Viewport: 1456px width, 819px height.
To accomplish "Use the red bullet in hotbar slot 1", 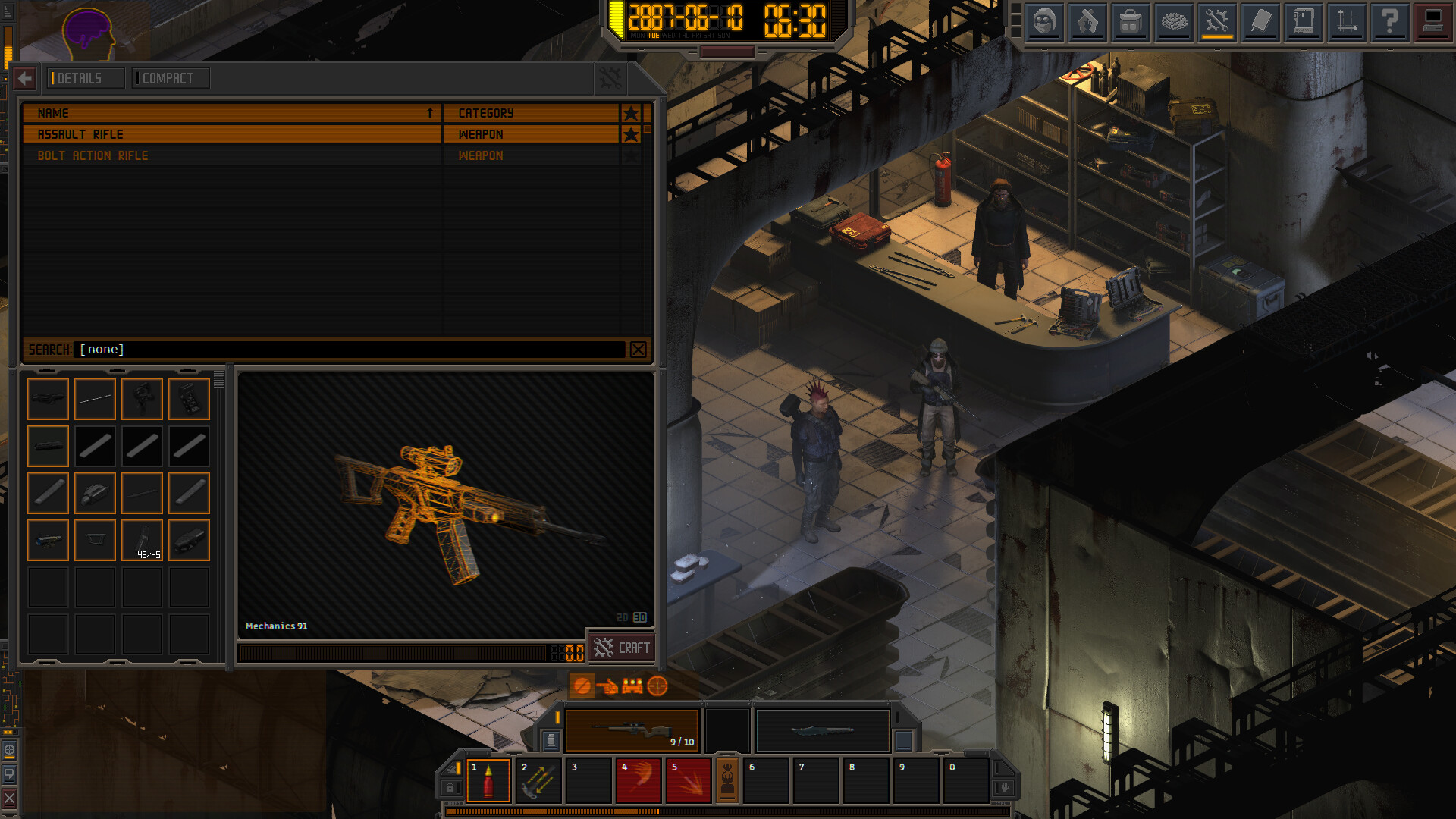I will [488, 780].
